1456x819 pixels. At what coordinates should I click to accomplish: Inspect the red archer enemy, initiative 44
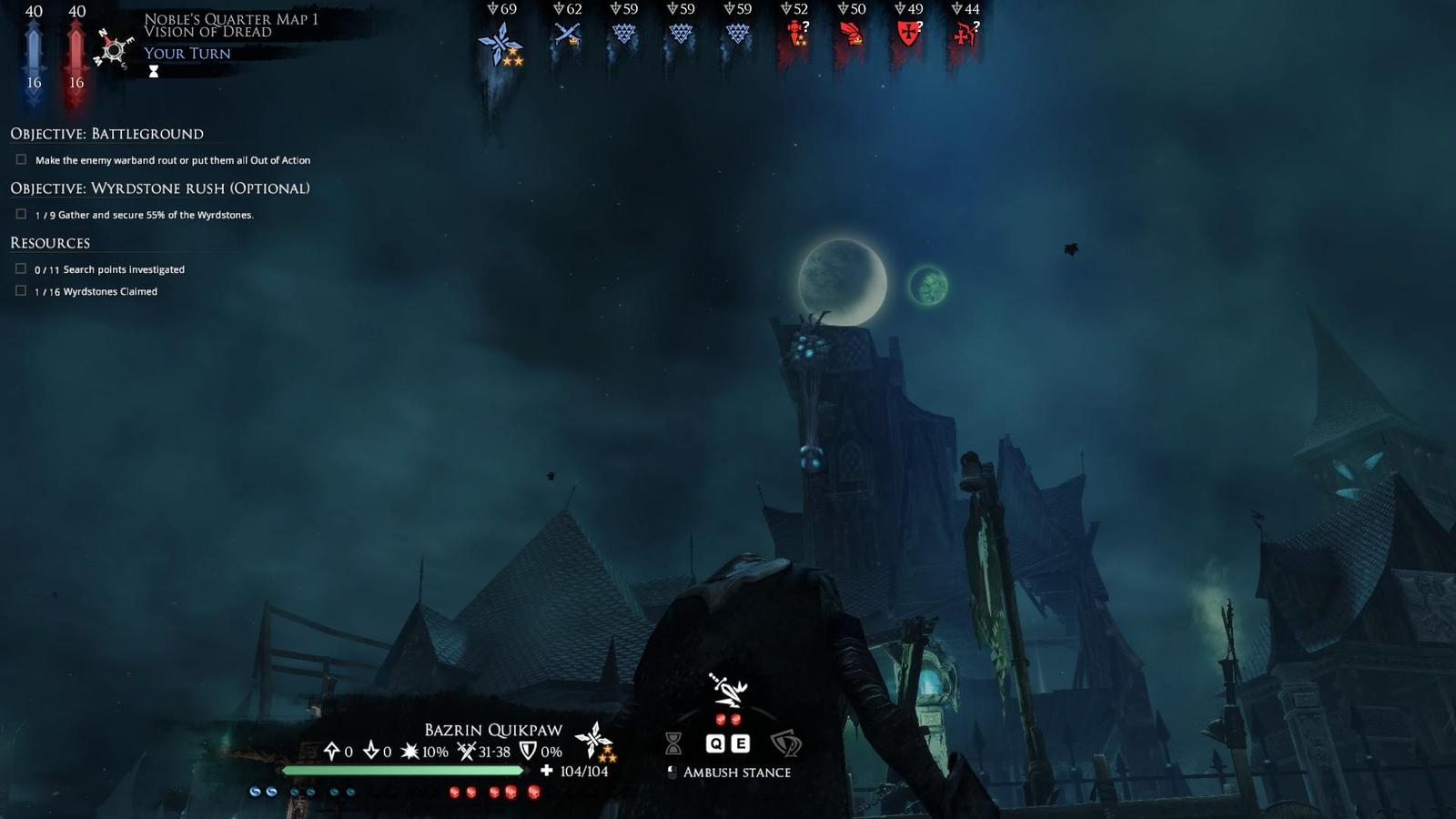(x=965, y=35)
